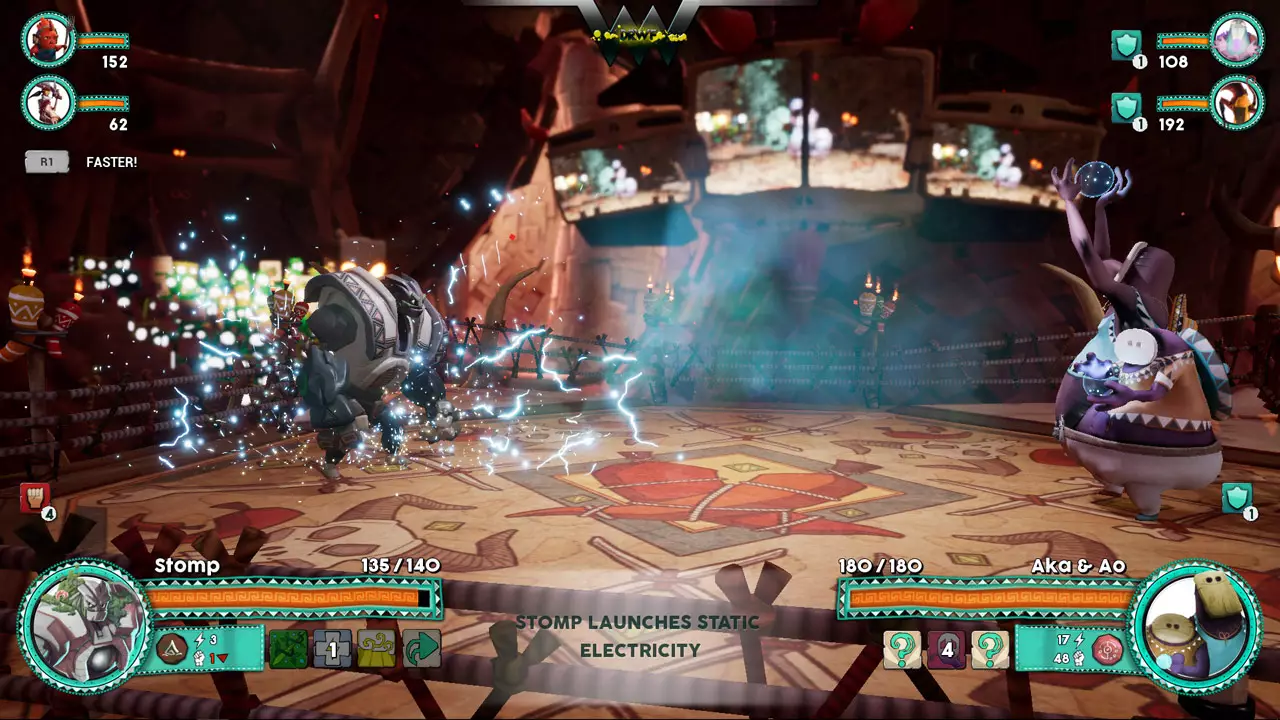The width and height of the screenshot is (1280, 720).
Task: Use the yellow swirling wind ability
Action: point(377,648)
